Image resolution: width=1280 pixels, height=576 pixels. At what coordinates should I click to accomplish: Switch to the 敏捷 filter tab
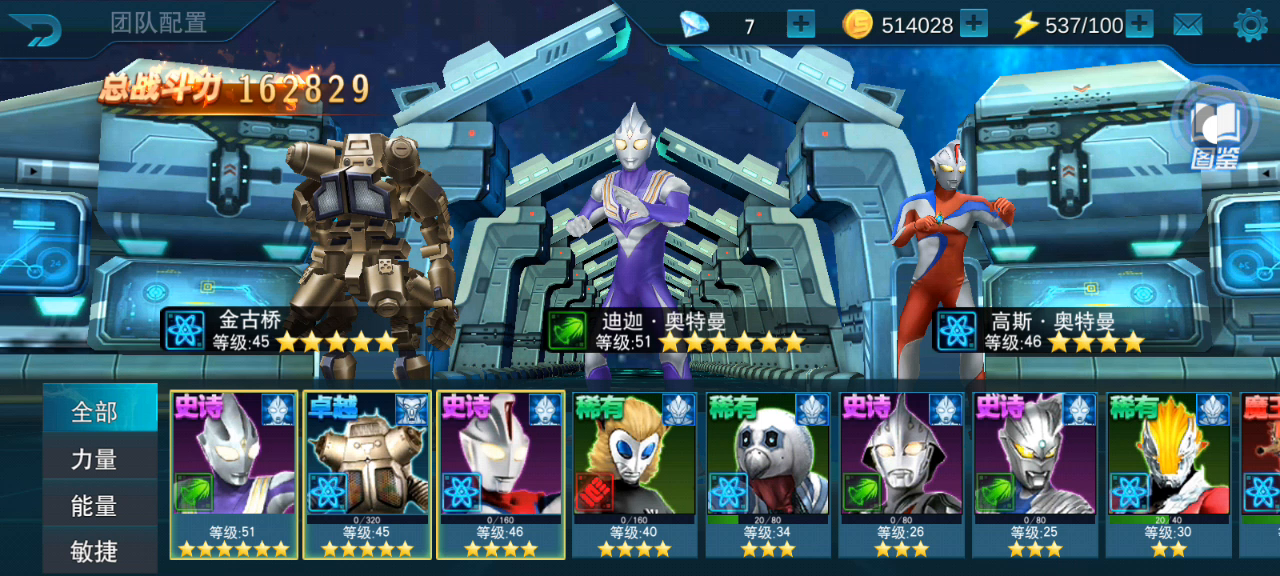97,551
